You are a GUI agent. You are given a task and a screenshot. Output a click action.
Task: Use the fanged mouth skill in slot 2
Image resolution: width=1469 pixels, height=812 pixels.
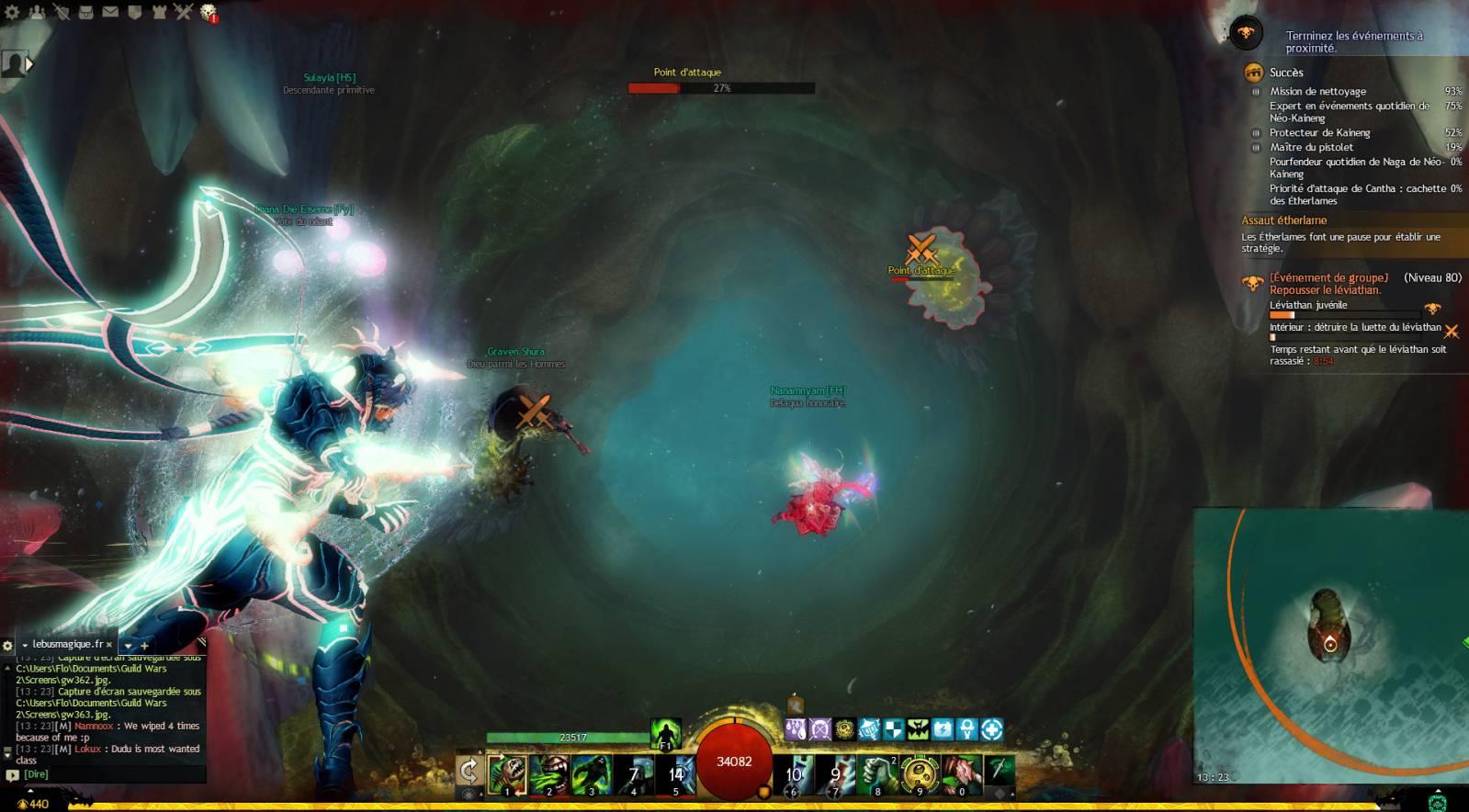tap(549, 774)
